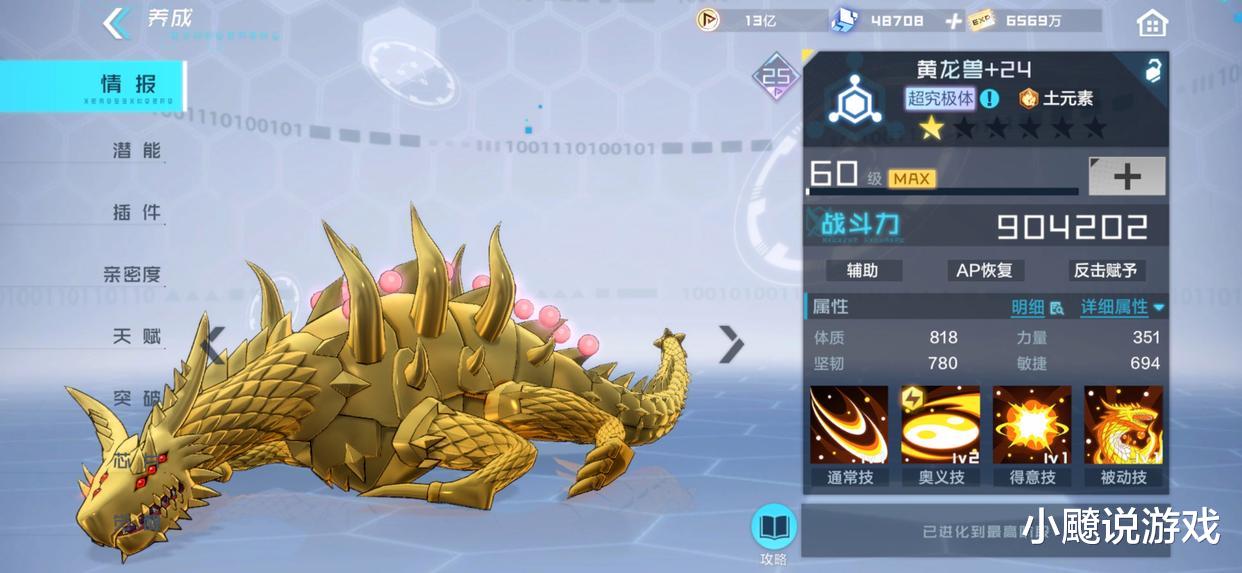The height and width of the screenshot is (573, 1242).
Task: Click the level-up plus button
Action: [x=1127, y=177]
